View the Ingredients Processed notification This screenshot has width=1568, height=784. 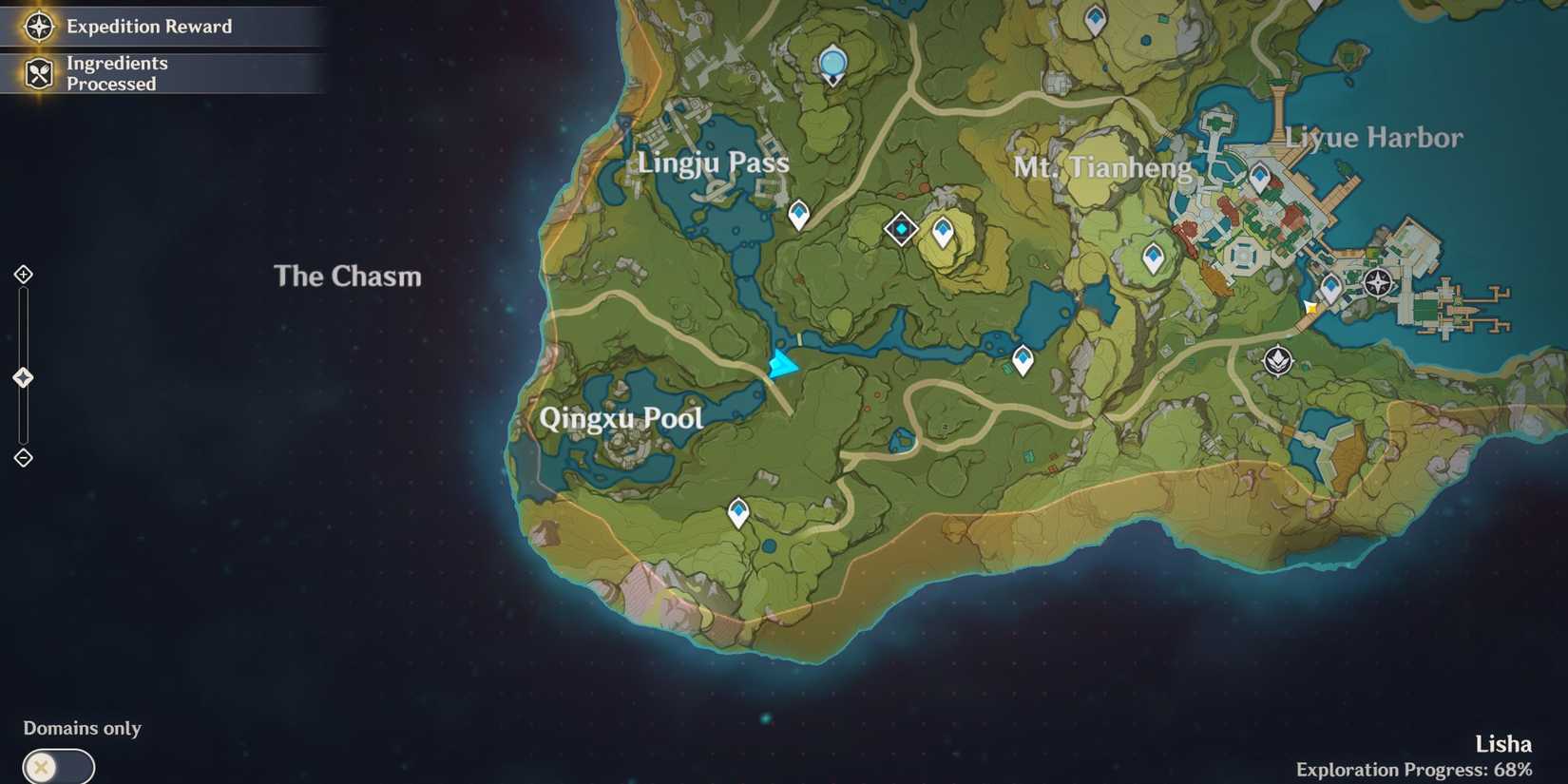116,73
